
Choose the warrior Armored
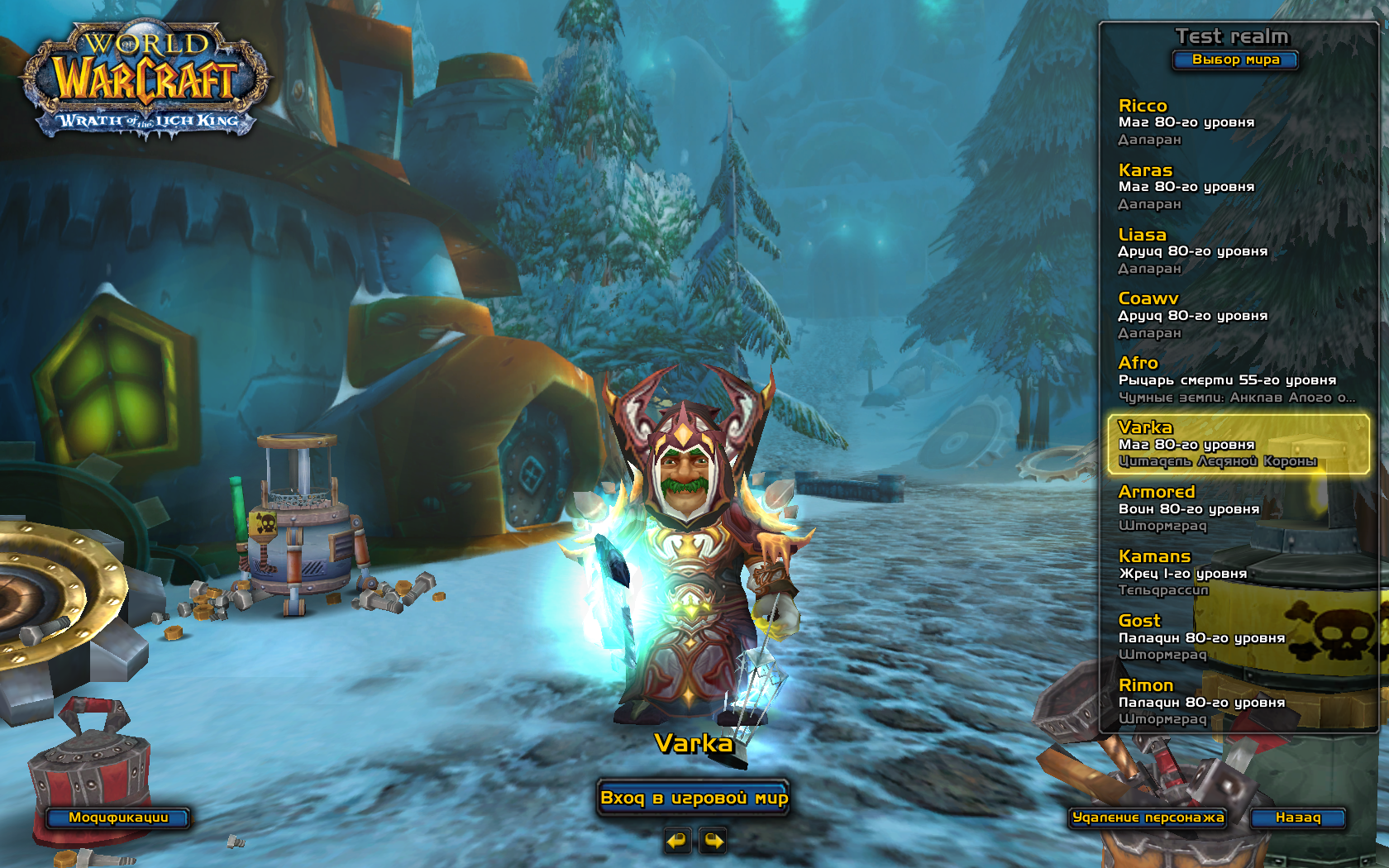(x=1238, y=509)
